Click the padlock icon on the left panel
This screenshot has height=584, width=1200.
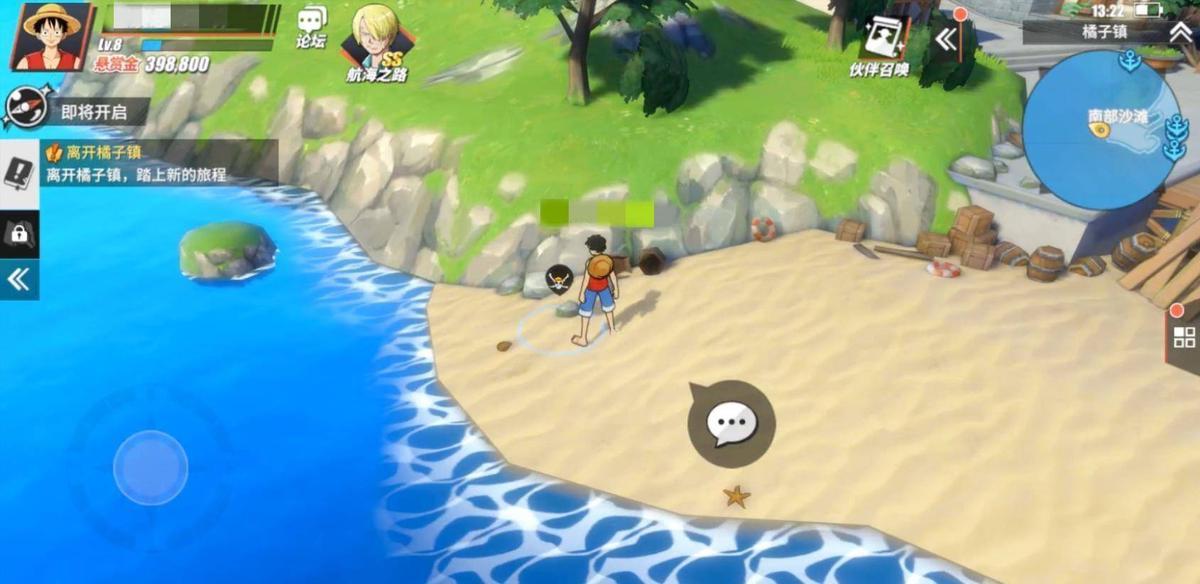point(19,234)
